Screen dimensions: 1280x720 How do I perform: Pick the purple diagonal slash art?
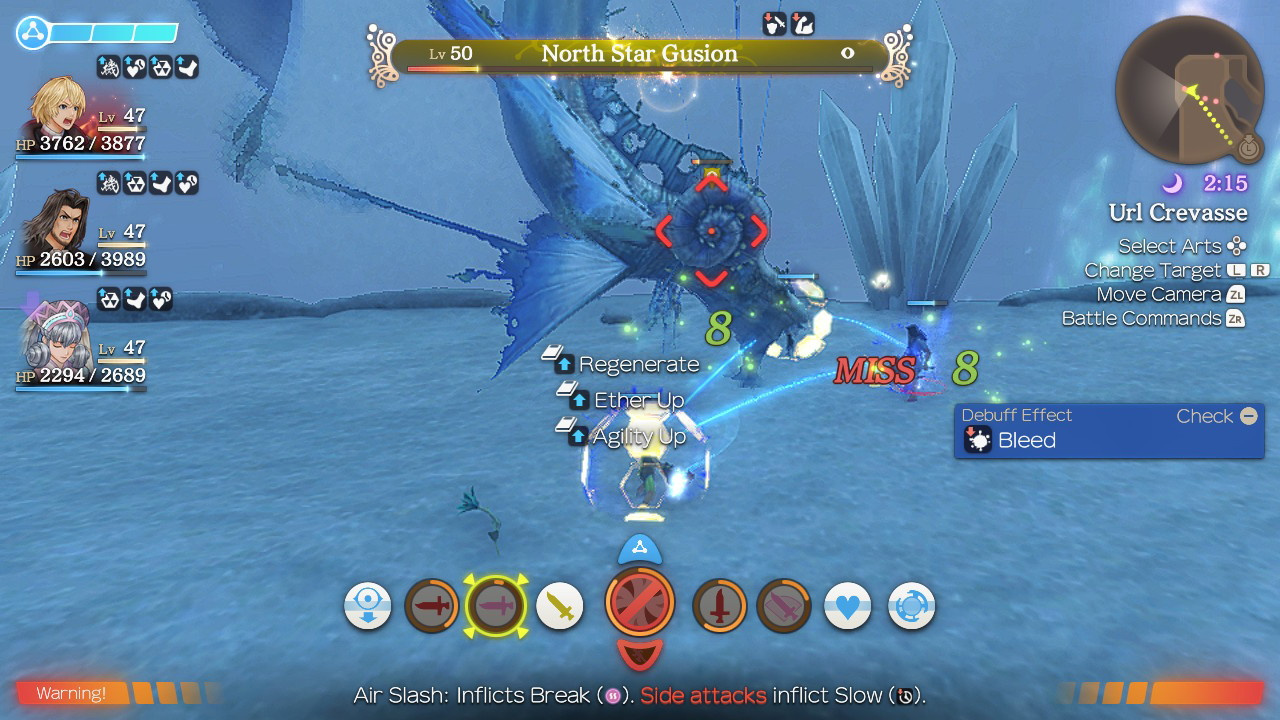click(x=783, y=606)
